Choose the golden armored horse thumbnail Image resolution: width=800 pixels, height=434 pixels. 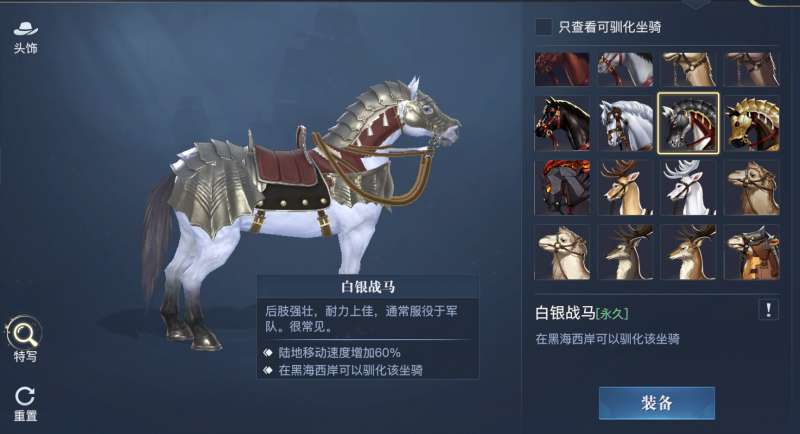click(751, 123)
